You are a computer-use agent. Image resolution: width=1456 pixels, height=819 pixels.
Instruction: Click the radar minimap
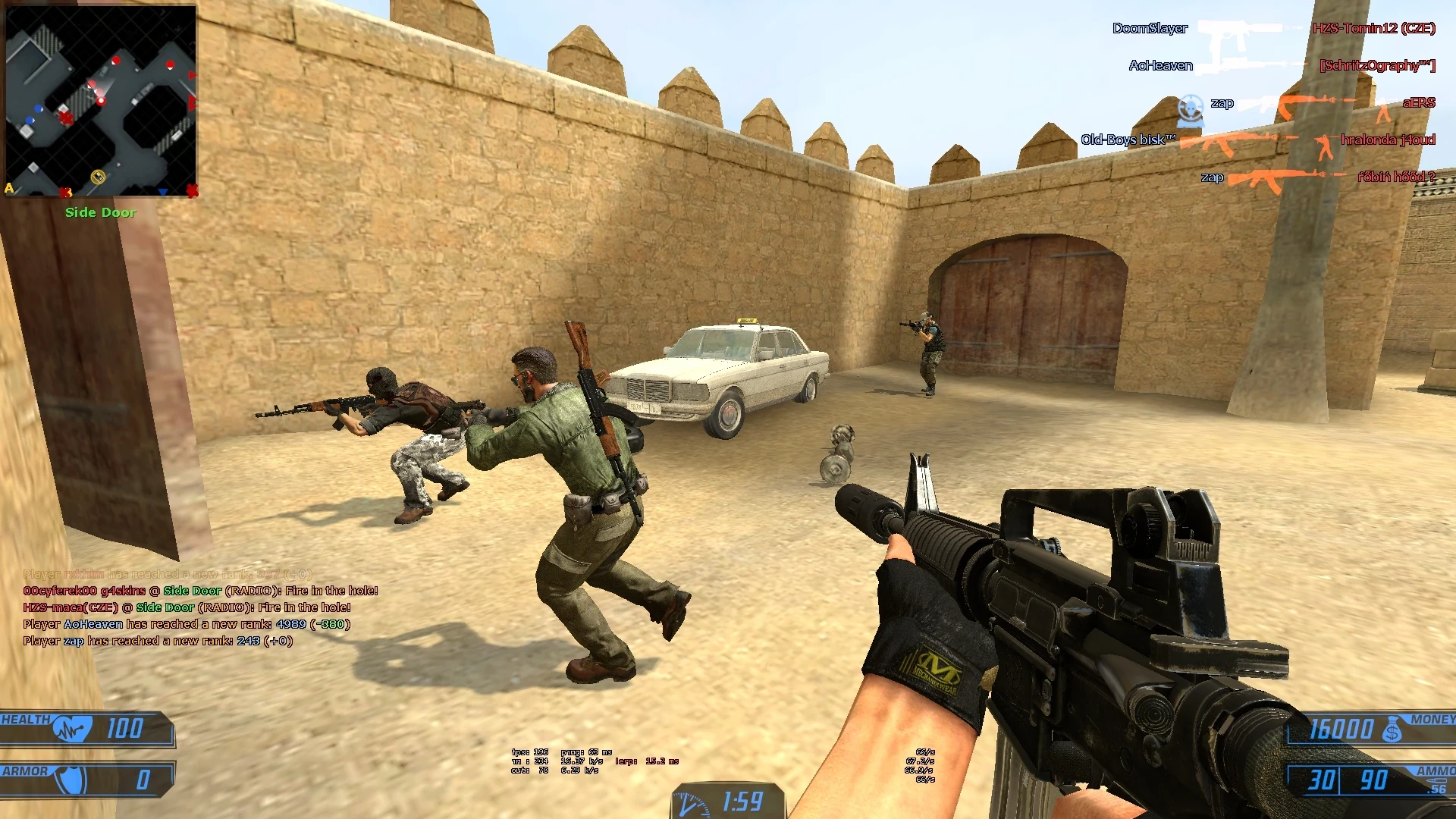pos(101,101)
